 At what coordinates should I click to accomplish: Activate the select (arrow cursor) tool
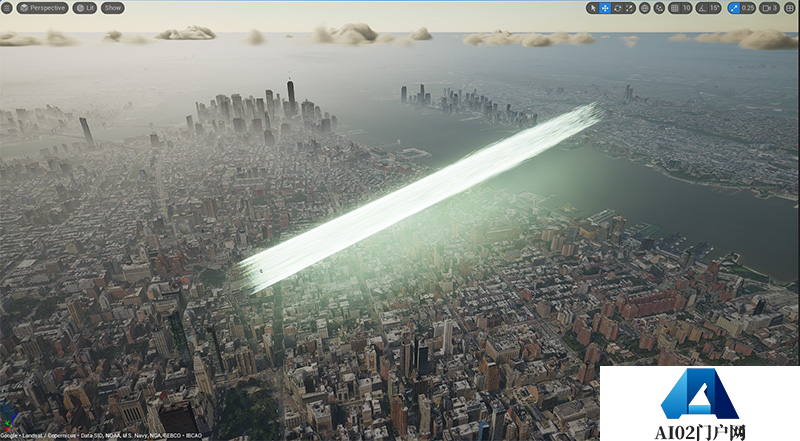pos(593,8)
